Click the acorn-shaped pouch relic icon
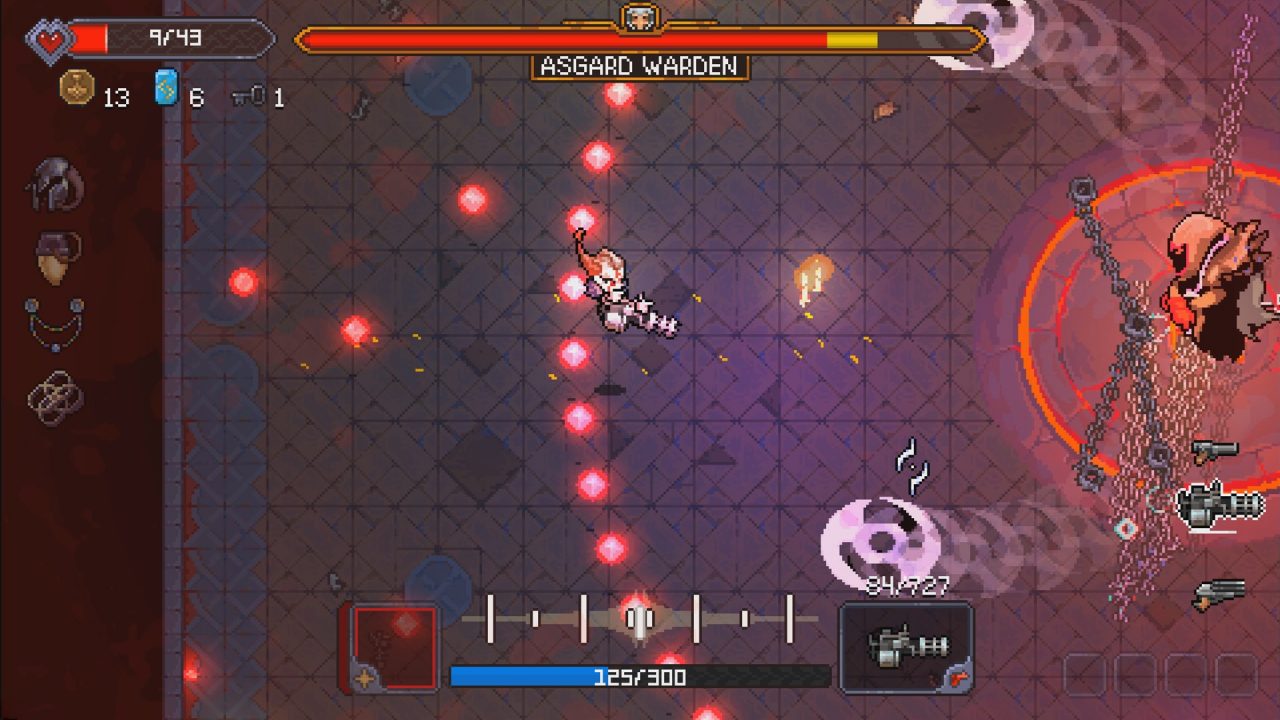The image size is (1280, 720). (x=57, y=258)
